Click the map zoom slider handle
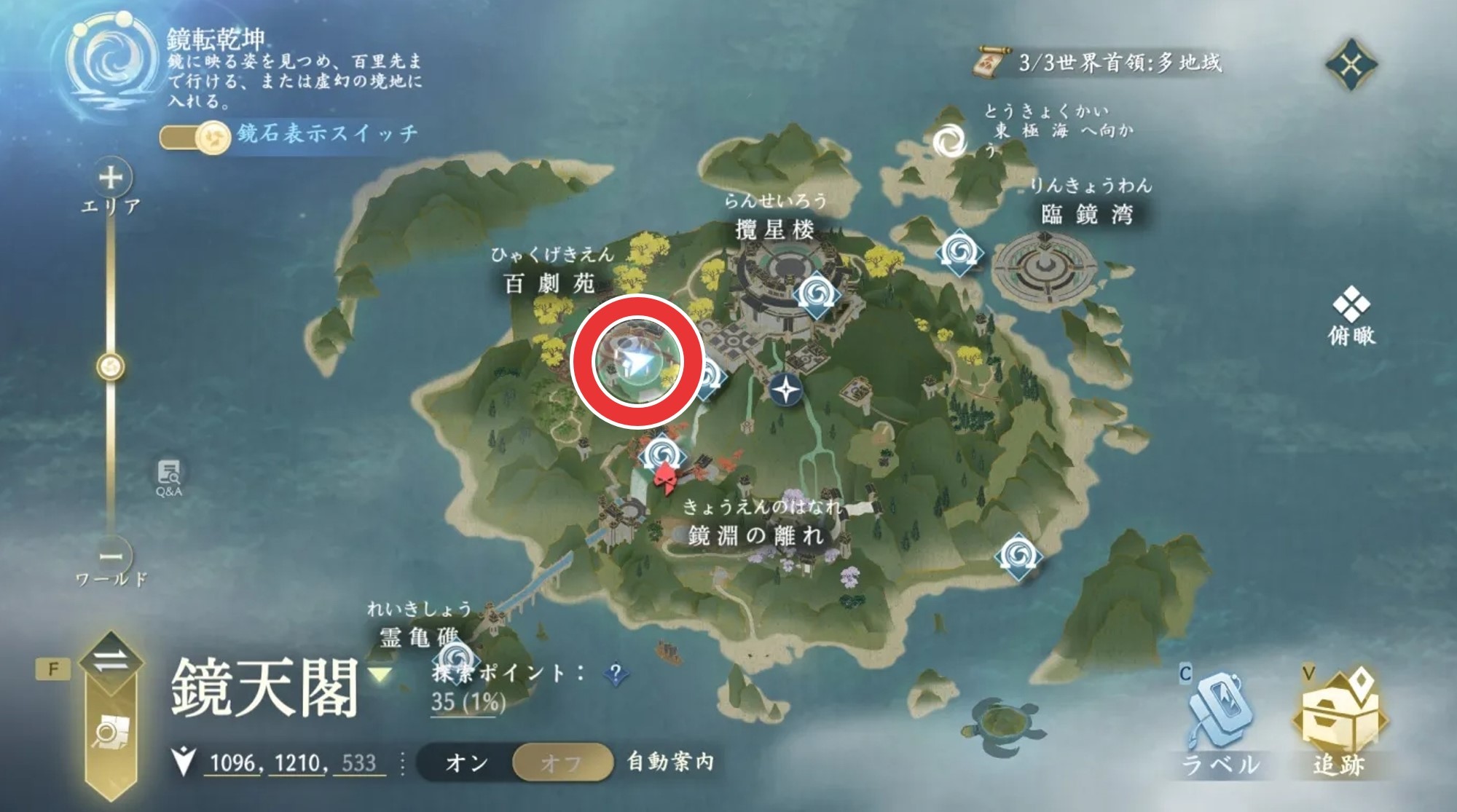 pyautogui.click(x=111, y=367)
